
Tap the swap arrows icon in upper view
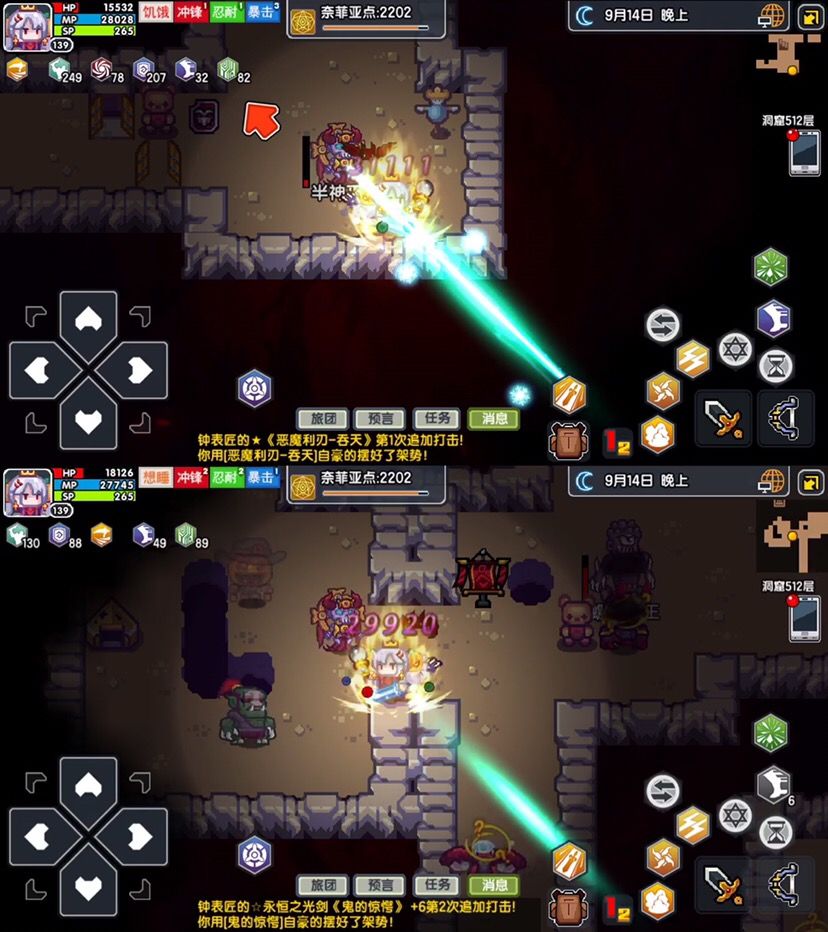click(662, 325)
